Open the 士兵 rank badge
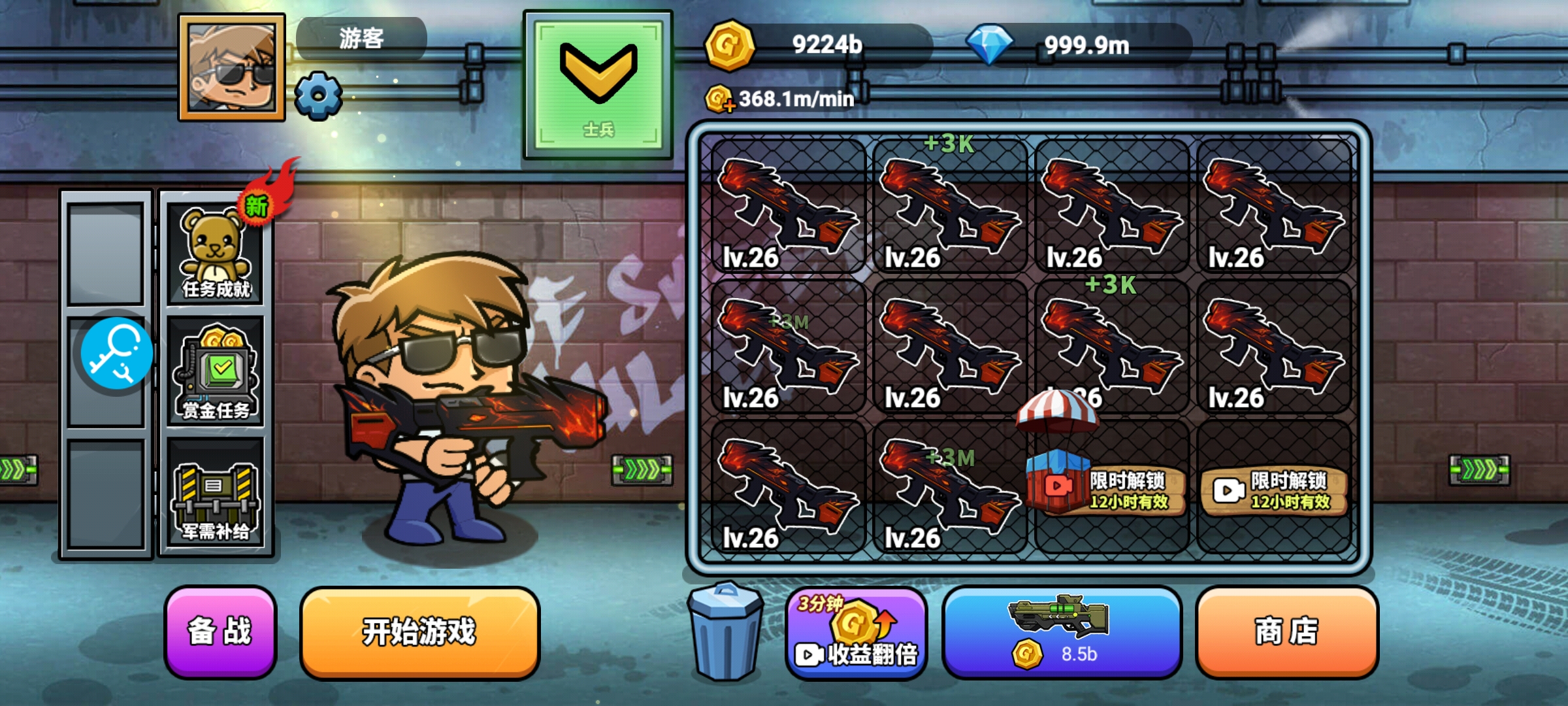Screen dimensions: 1568x706 point(598,85)
